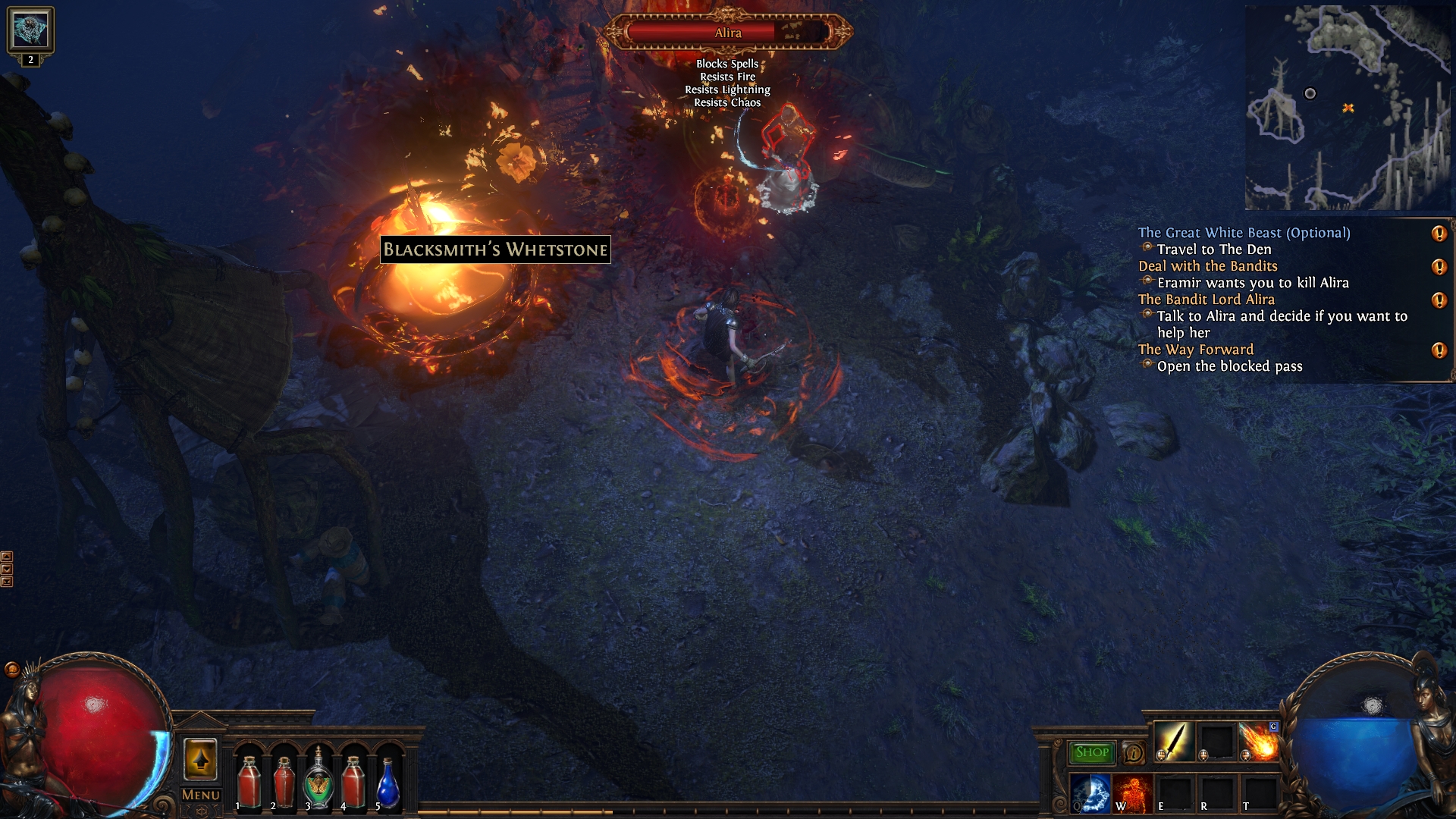
Task: Select the Deal with the Bandits quest
Action: (1207, 266)
